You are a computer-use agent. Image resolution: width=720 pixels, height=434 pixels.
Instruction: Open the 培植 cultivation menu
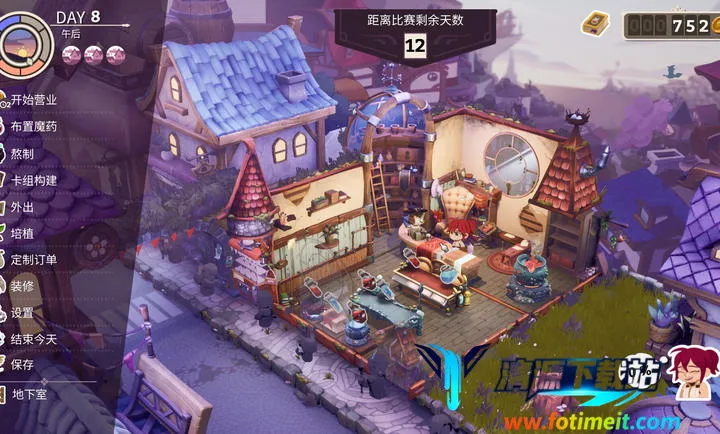22,232
